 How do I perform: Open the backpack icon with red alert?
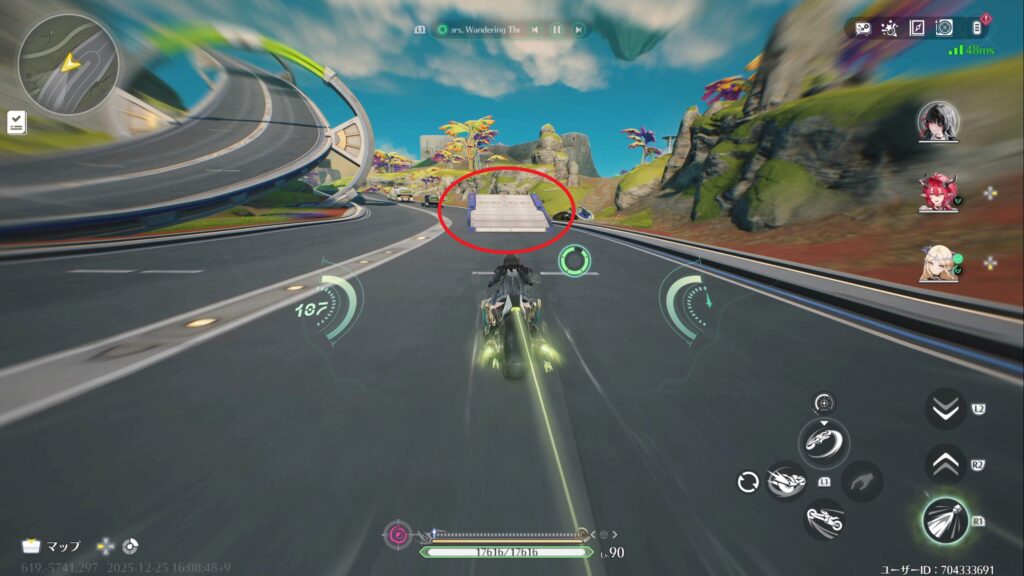pos(976,27)
